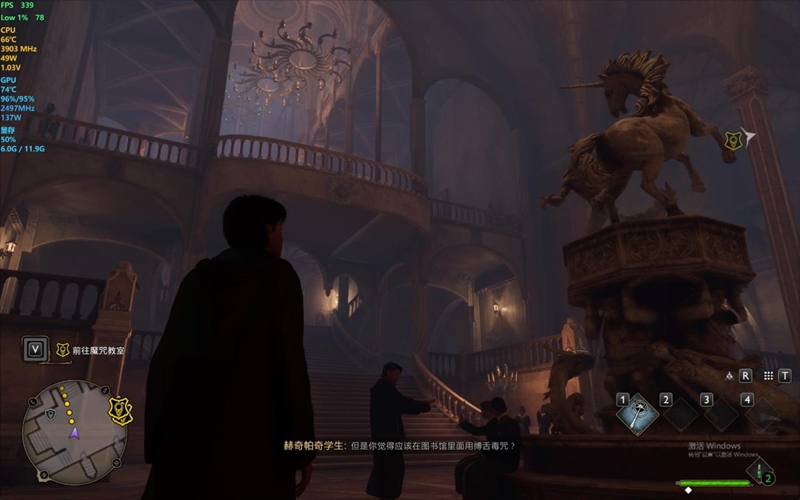Open the spell set grid icon
The image size is (800, 500).
769,376
